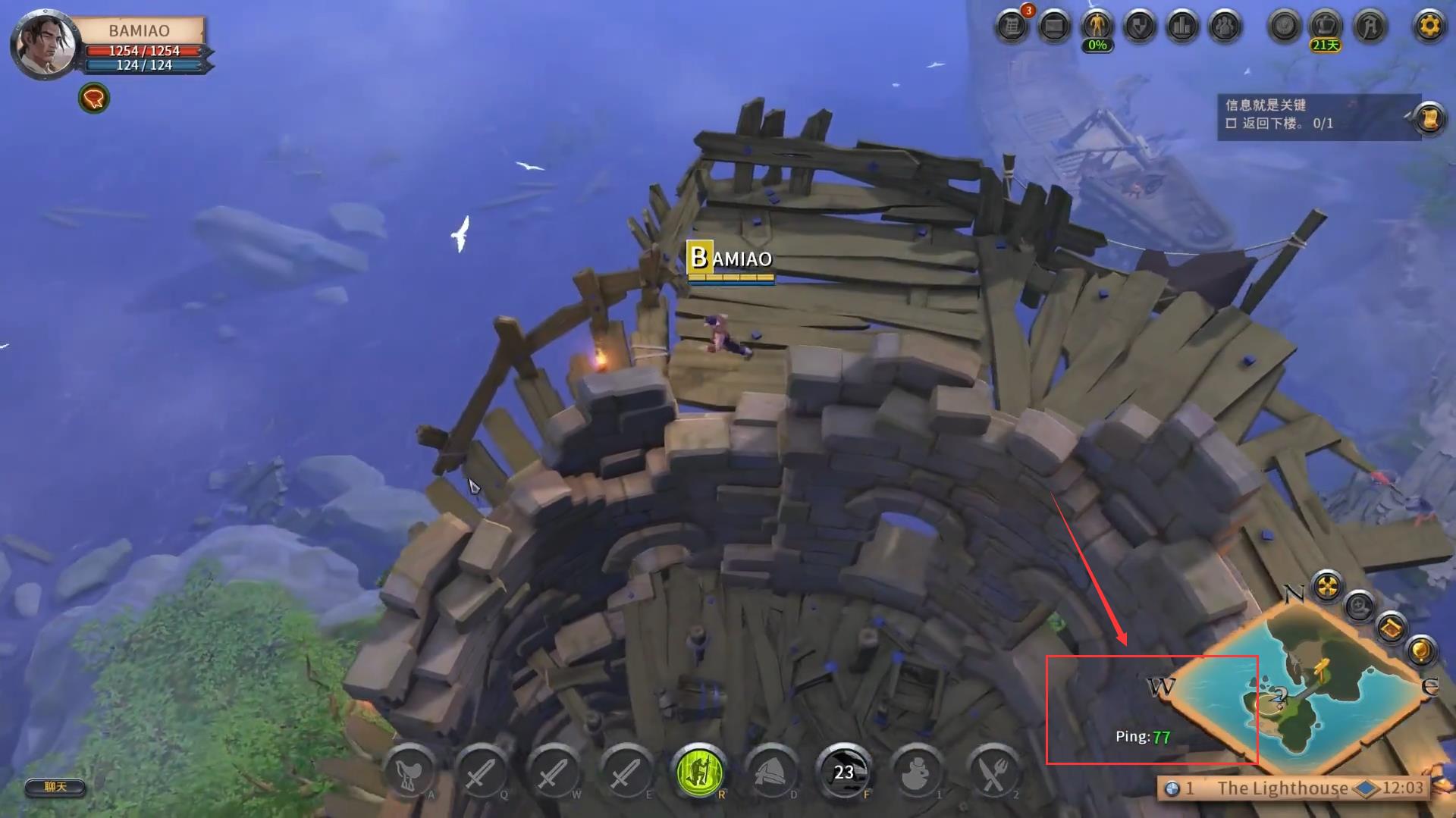1456x818 pixels.
Task: Click the minimap magnifier zoom button
Action: tap(1358, 605)
